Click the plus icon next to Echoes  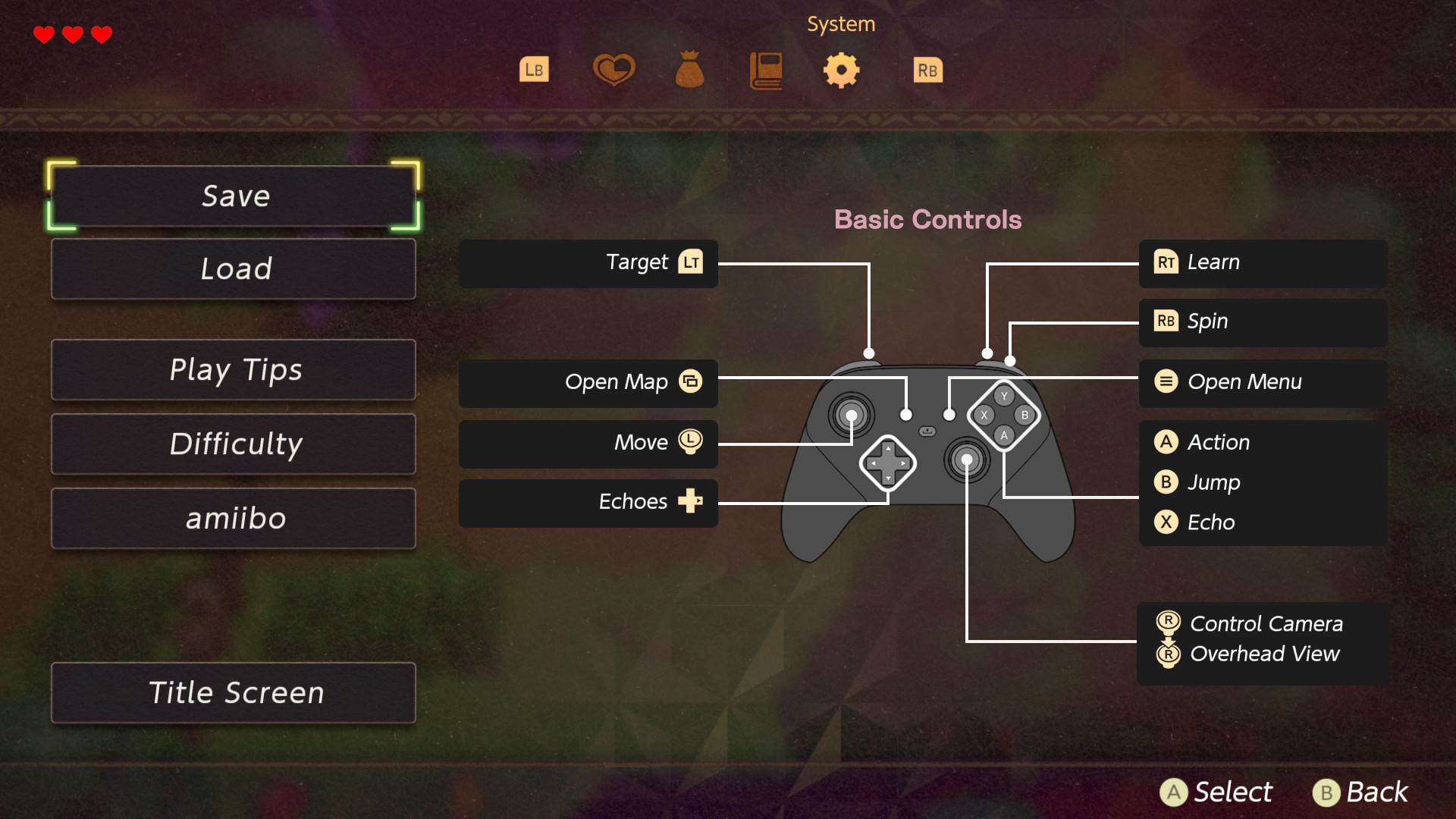pos(691,501)
